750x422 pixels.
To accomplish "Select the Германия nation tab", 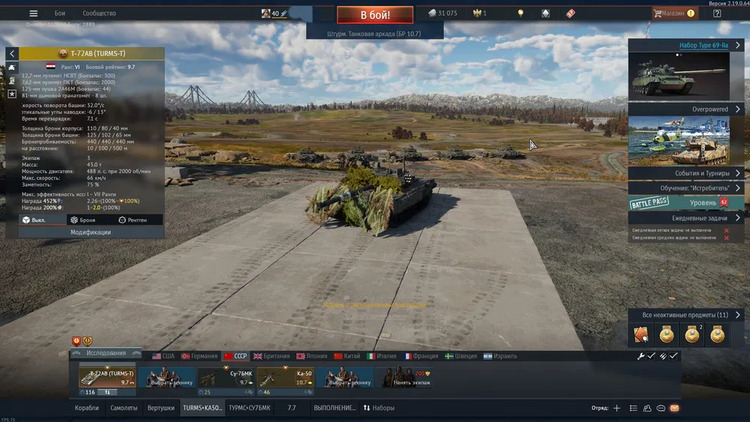I will [199, 355].
